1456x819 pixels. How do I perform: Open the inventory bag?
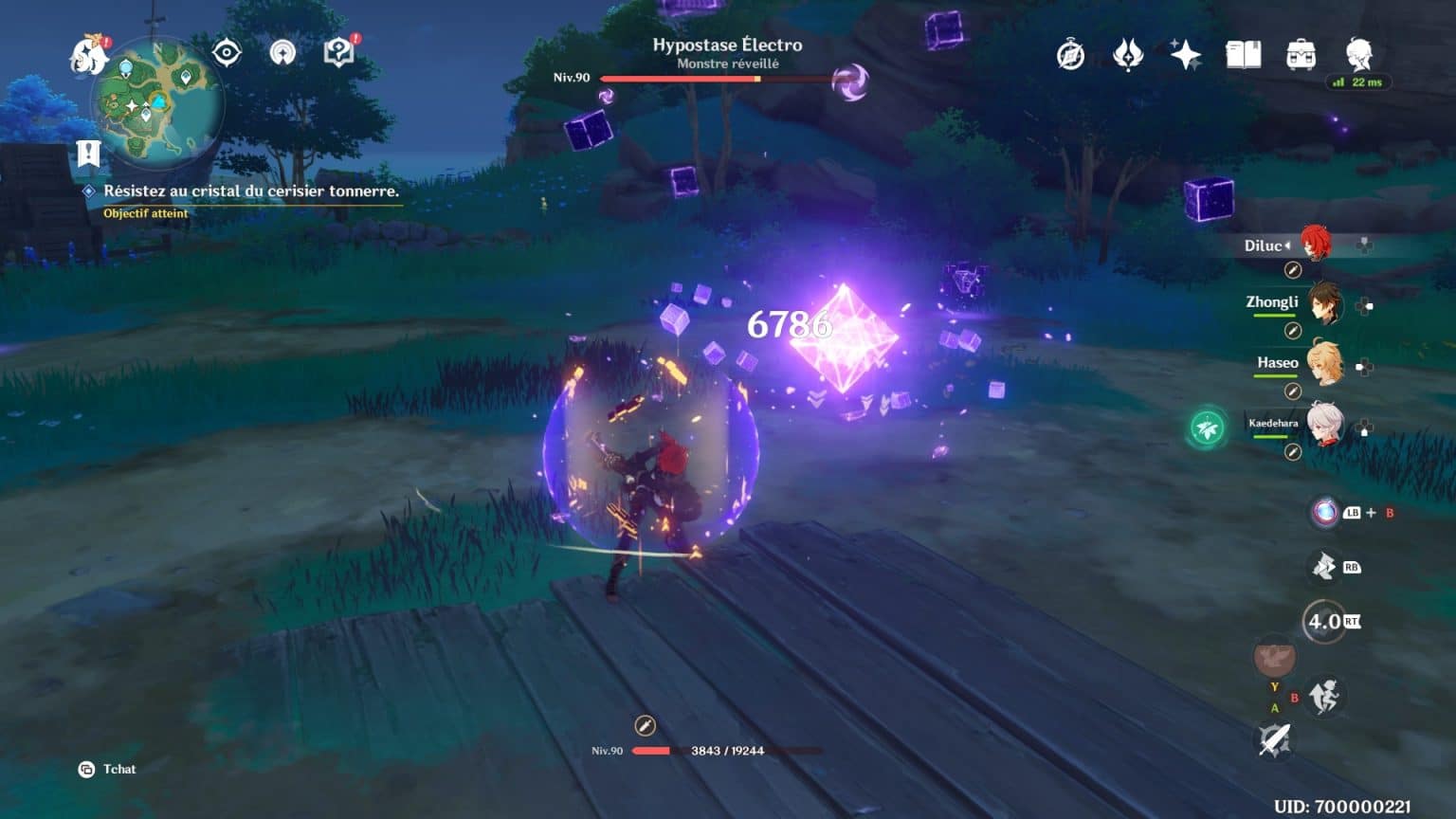[x=1301, y=57]
